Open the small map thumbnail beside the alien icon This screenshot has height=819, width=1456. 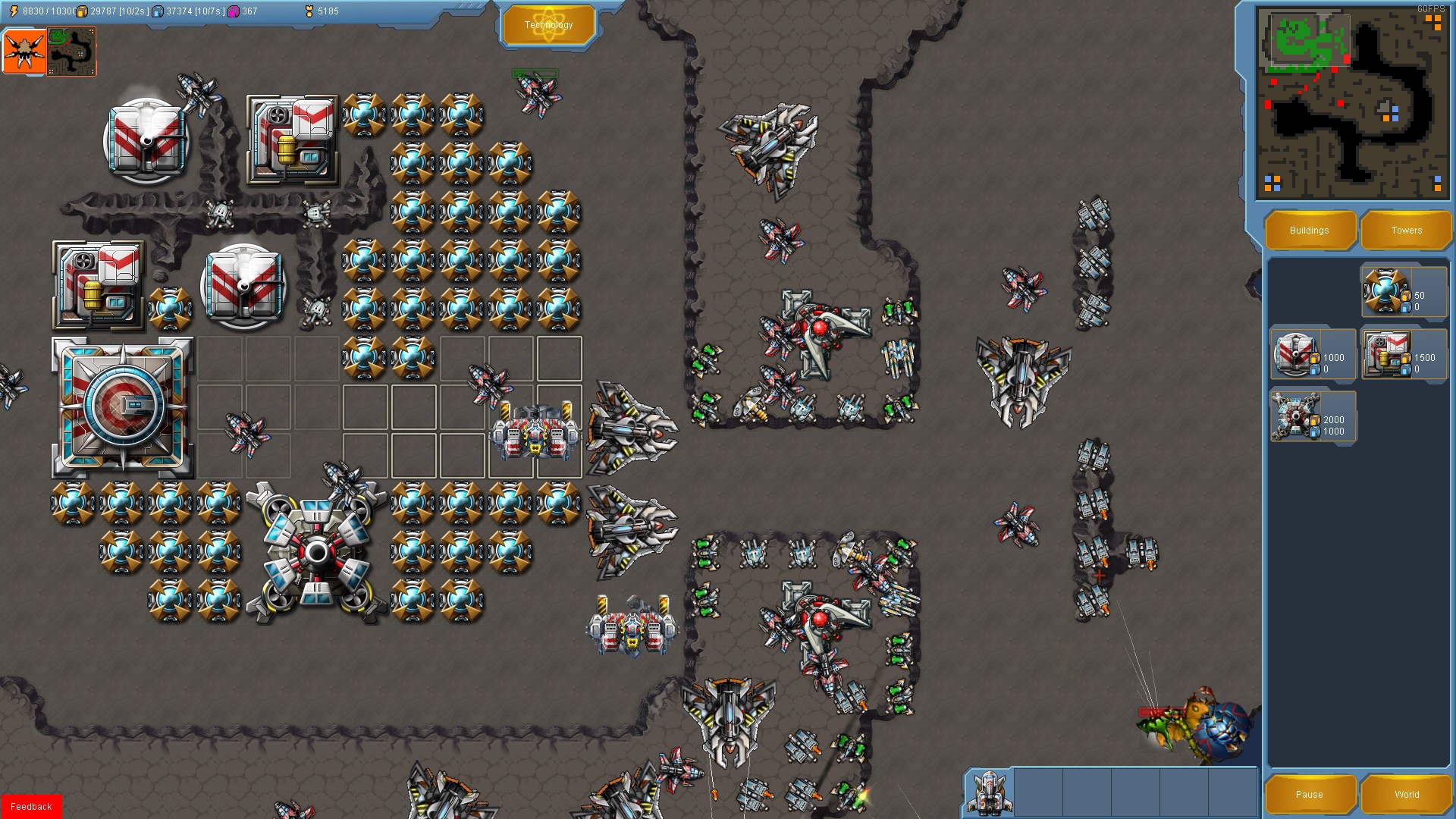click(x=71, y=52)
